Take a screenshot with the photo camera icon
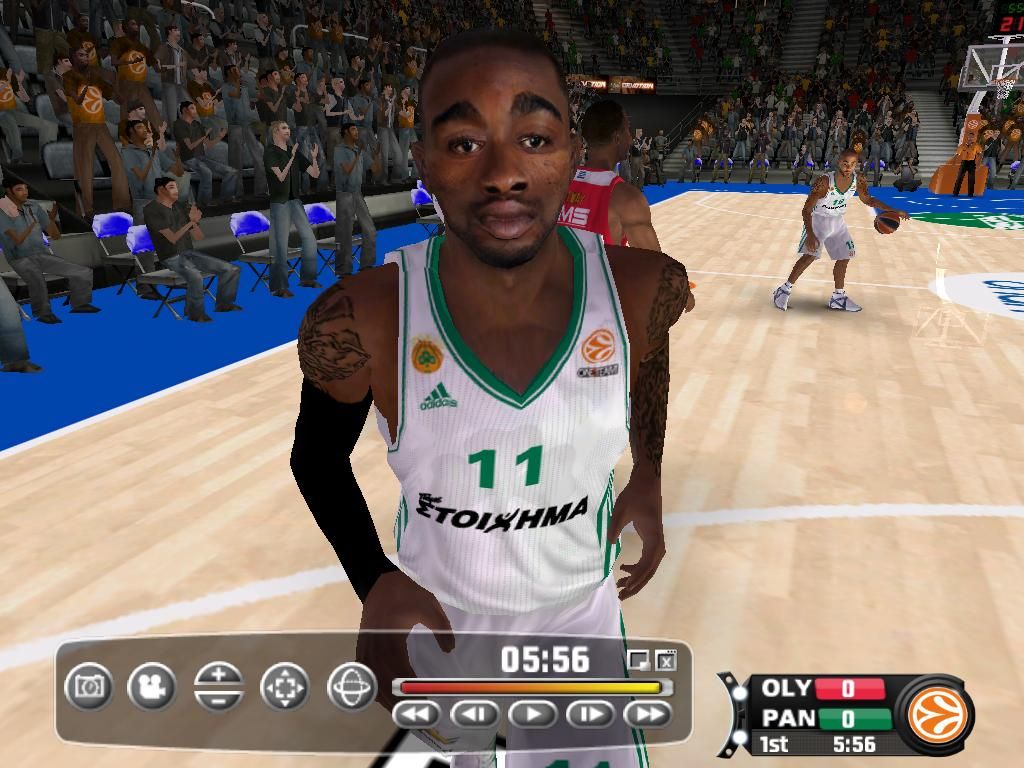1024x768 pixels. tap(89, 686)
